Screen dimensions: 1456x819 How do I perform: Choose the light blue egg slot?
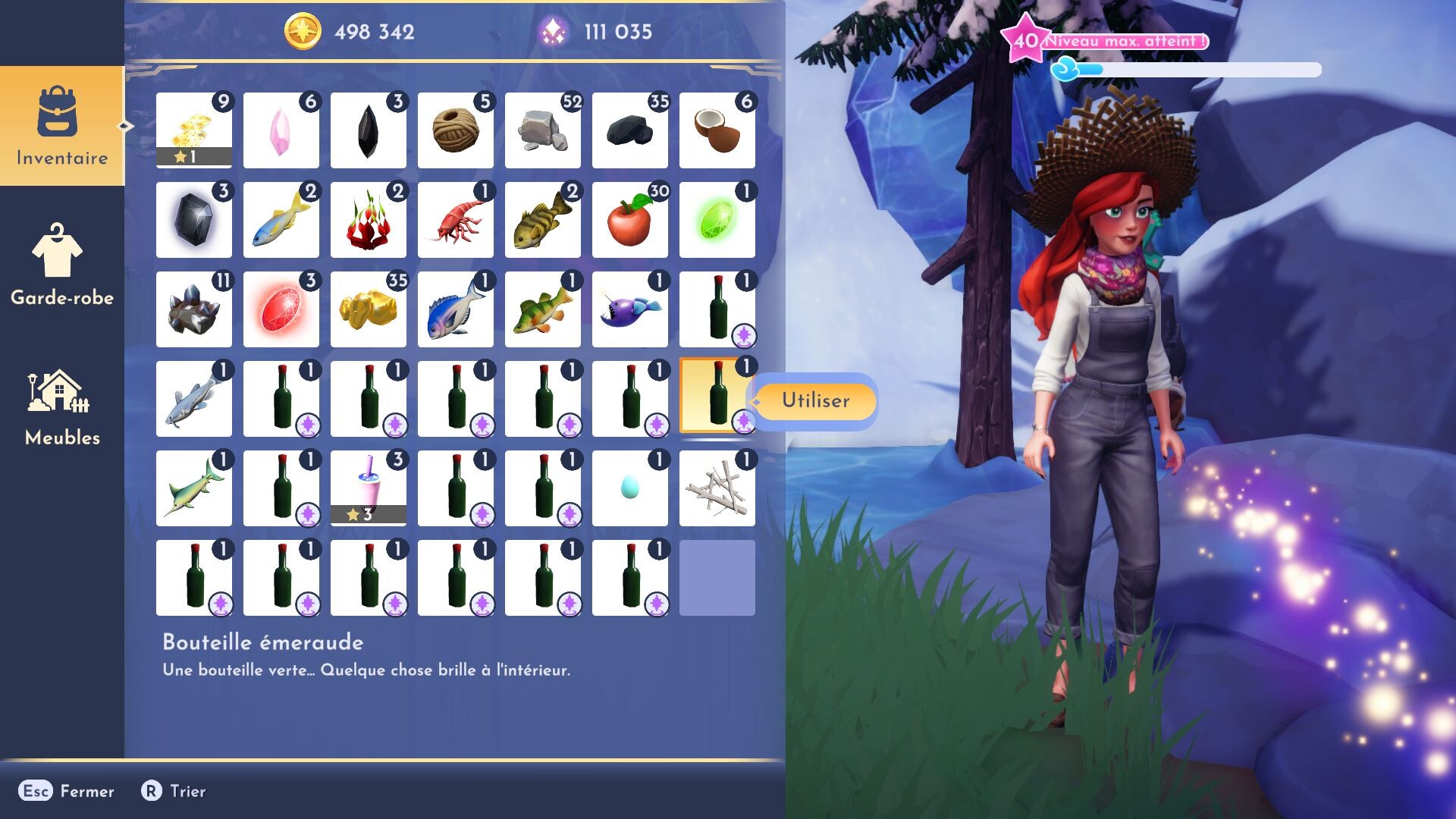629,488
